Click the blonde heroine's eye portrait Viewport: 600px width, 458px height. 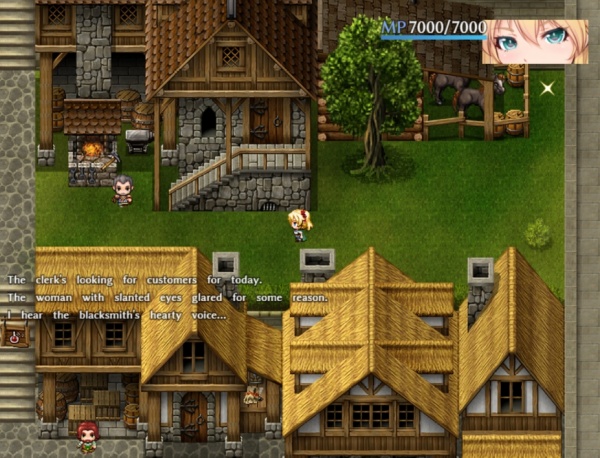point(535,41)
